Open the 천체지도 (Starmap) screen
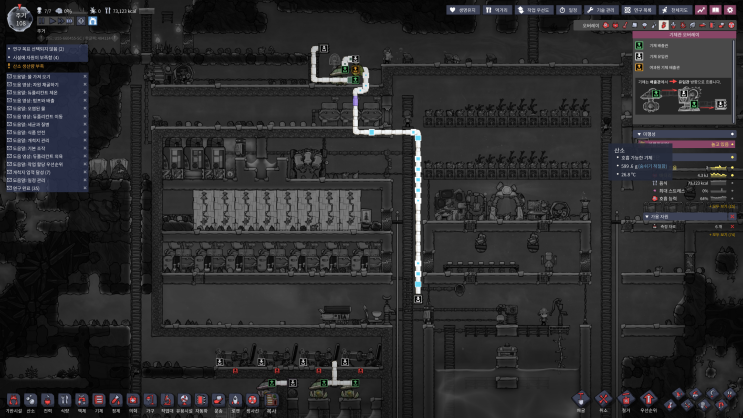Viewport: 743px width, 418px height. coord(679,10)
